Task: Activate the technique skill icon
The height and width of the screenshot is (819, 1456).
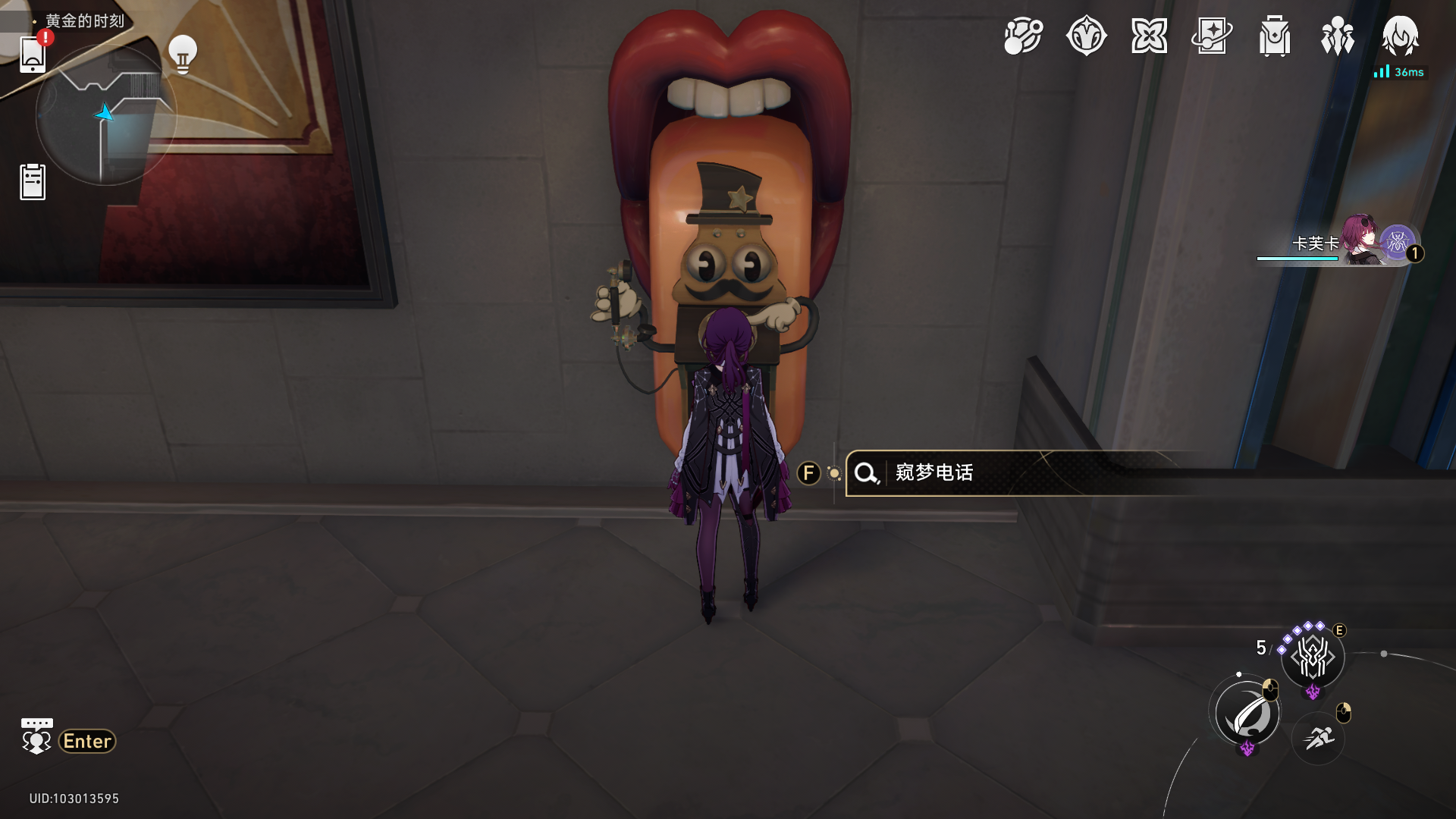Action: 1313,657
